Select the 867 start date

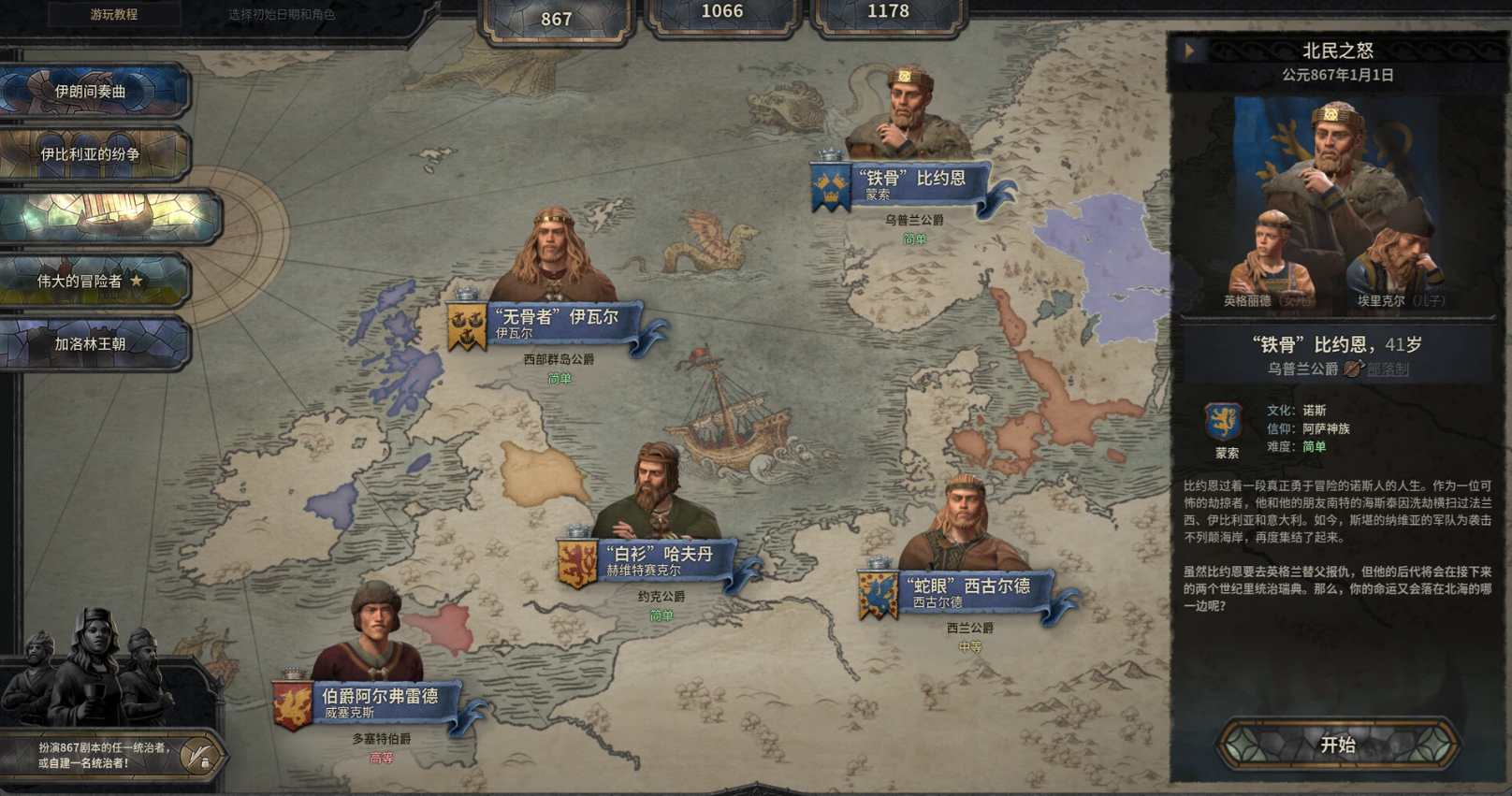(x=557, y=19)
